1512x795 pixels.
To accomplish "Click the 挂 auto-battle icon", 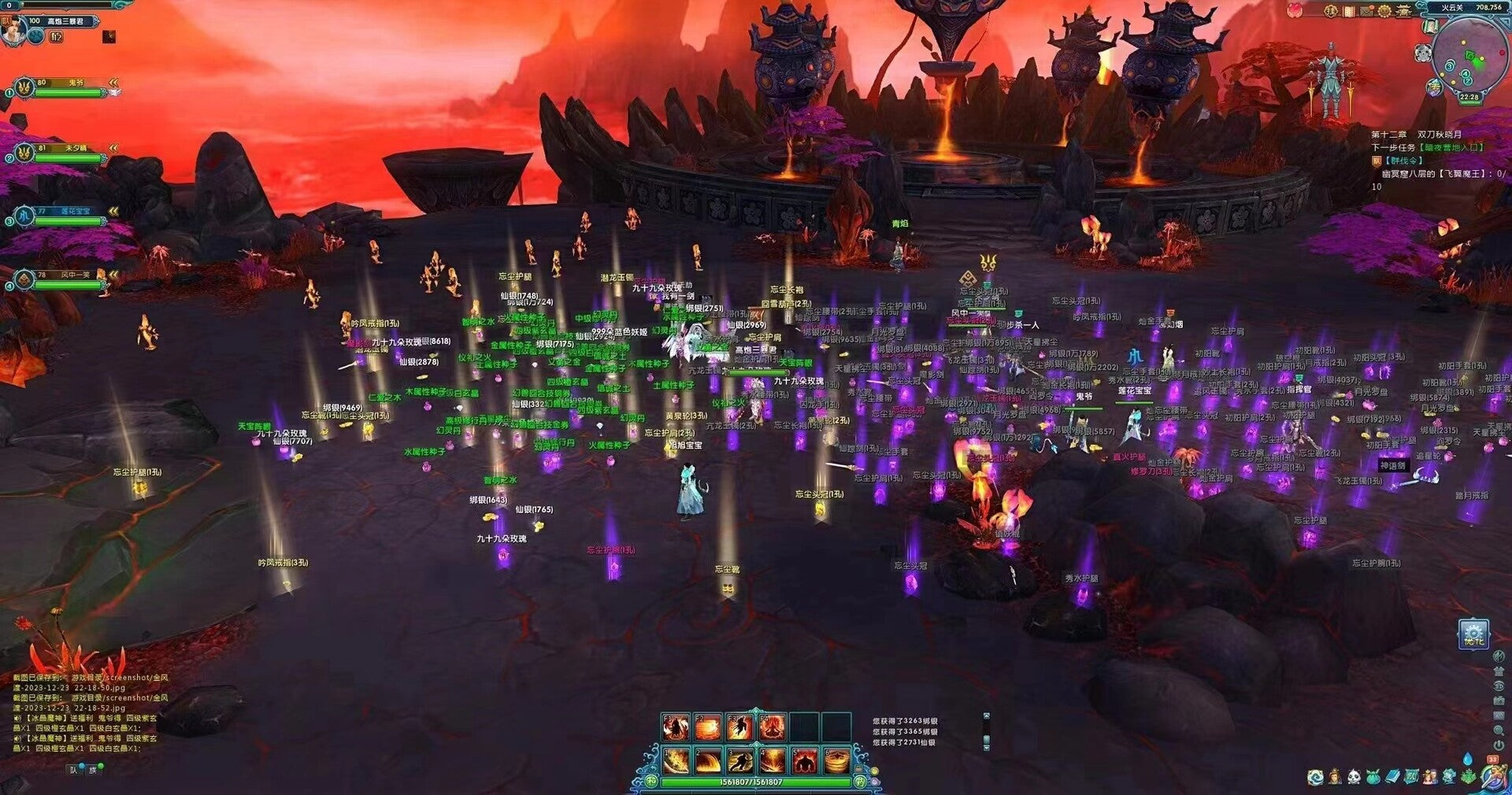I will tap(1331, 11).
